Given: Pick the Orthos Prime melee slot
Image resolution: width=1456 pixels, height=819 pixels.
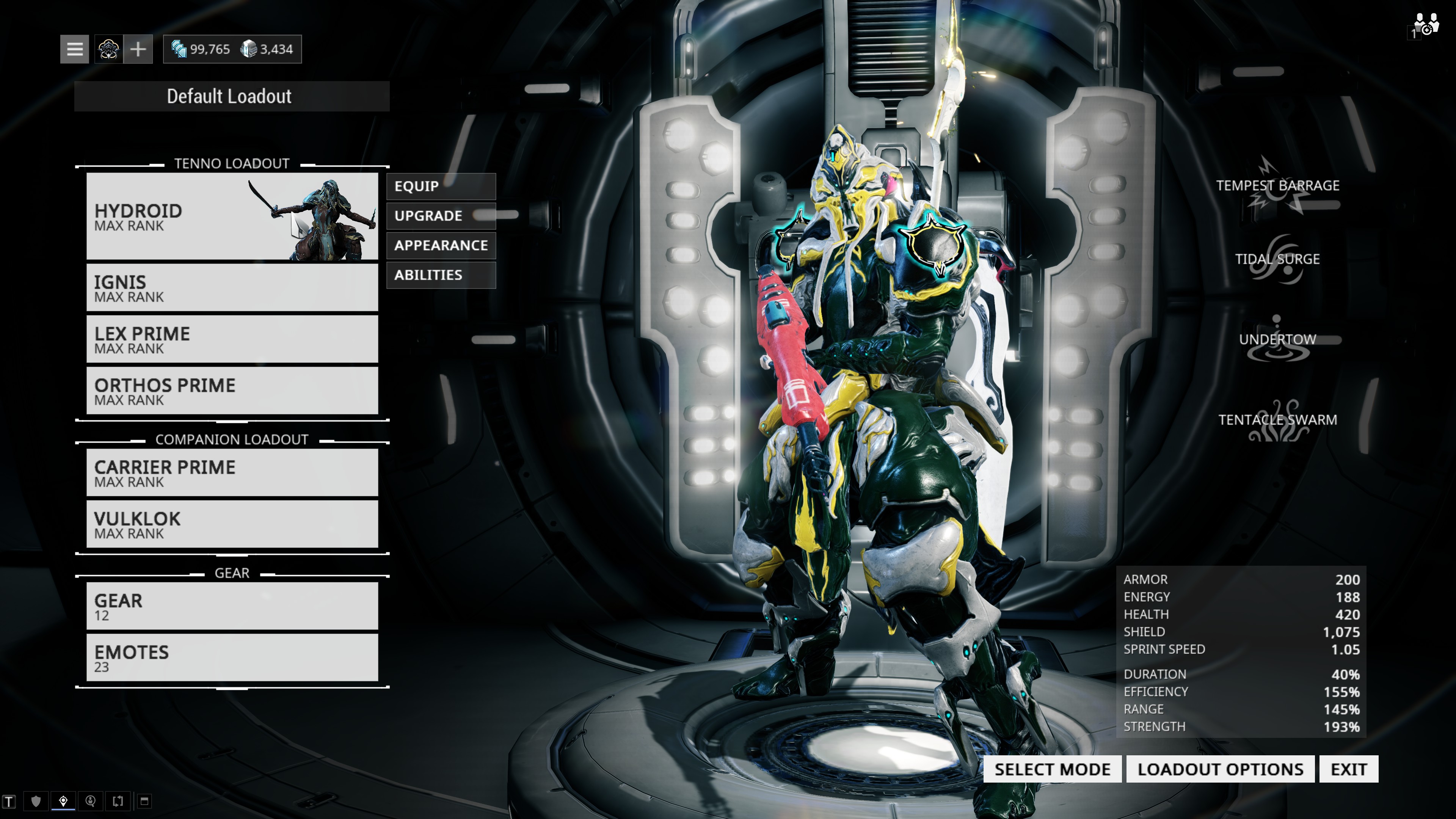Looking at the screenshot, I should click(x=232, y=391).
